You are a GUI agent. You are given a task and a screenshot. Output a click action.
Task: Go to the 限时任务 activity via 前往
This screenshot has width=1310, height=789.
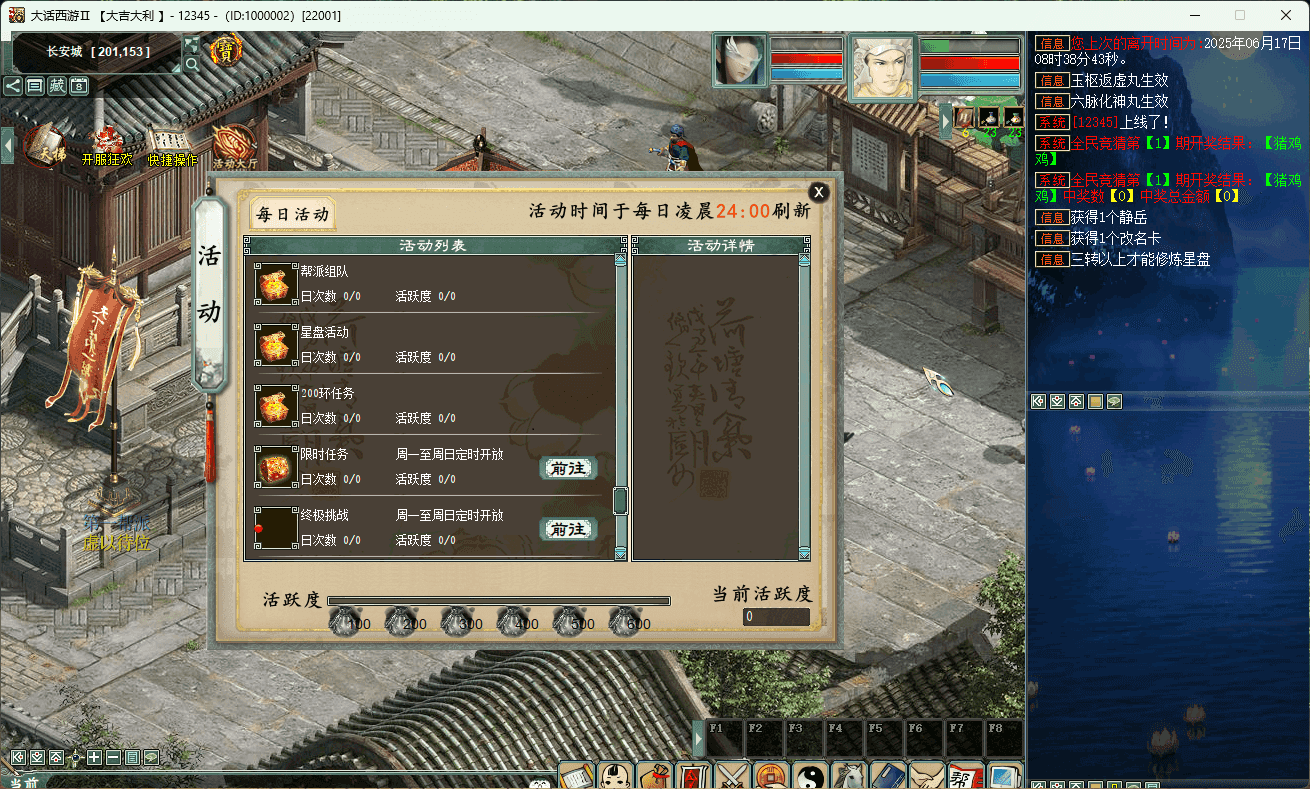tap(568, 468)
